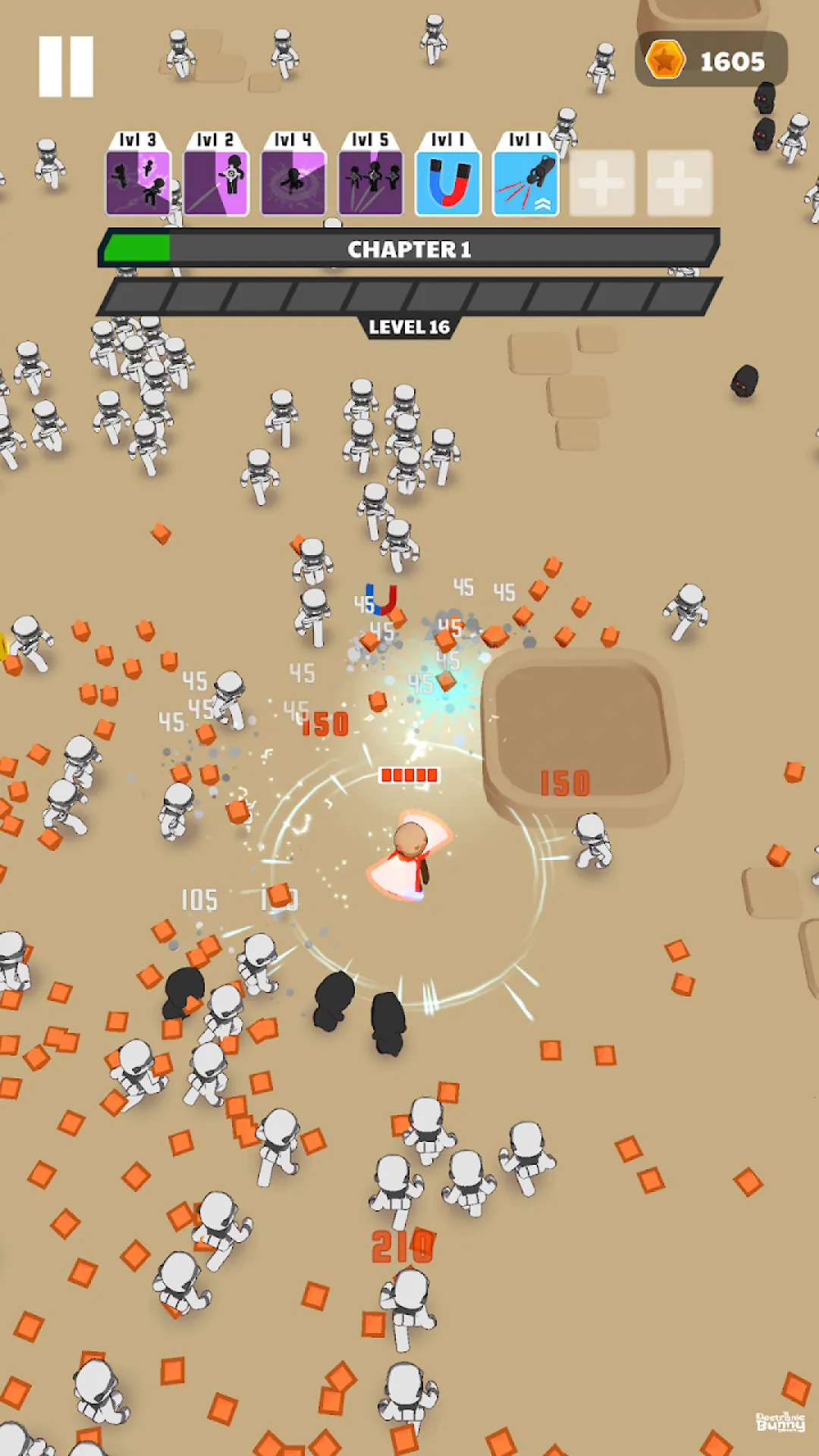Select the magnet skill icon
This screenshot has width=819, height=1456.
pos(448,182)
